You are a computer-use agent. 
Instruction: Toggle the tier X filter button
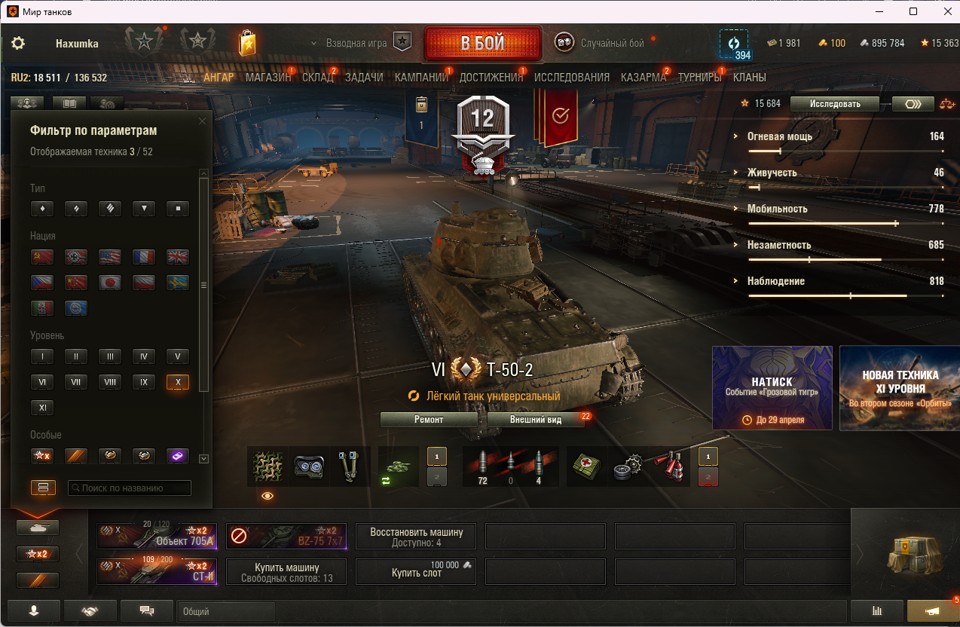177,382
